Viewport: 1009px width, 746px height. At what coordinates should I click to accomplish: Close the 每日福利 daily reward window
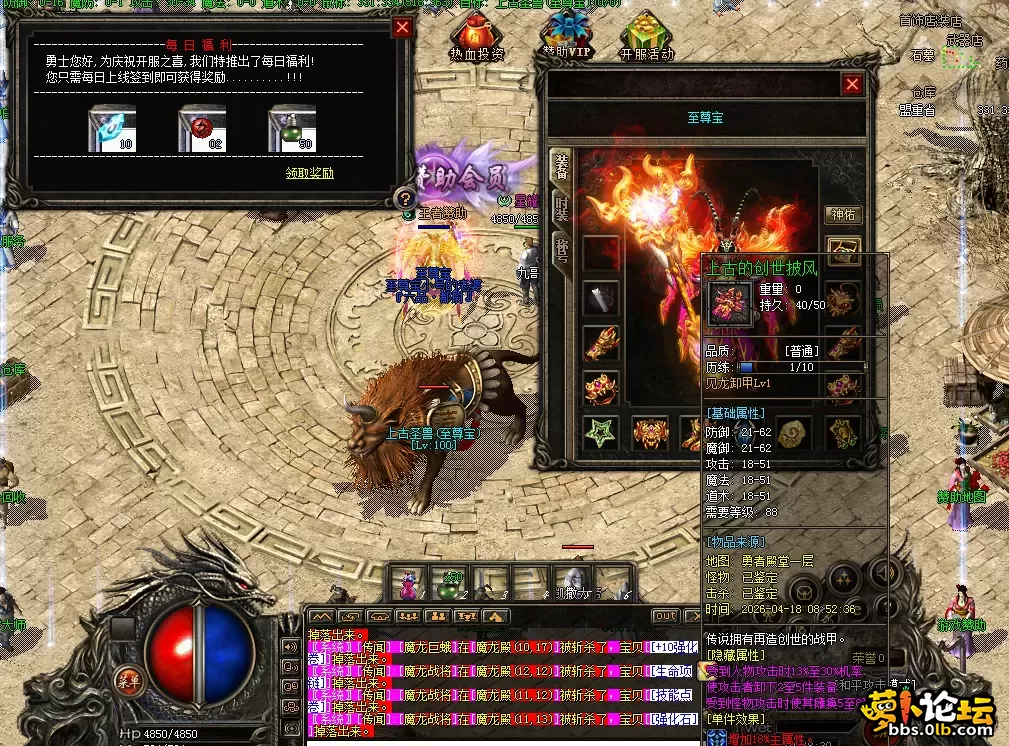(x=402, y=28)
